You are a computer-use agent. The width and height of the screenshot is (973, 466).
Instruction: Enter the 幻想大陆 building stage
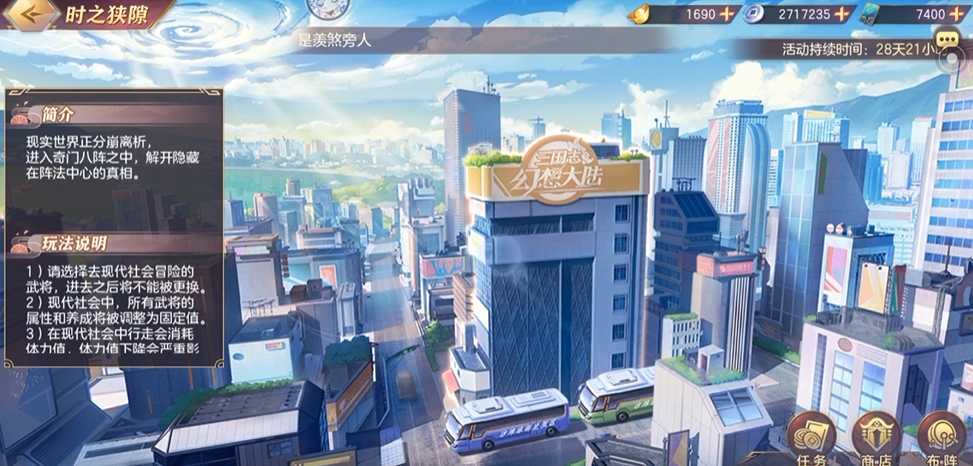558,175
